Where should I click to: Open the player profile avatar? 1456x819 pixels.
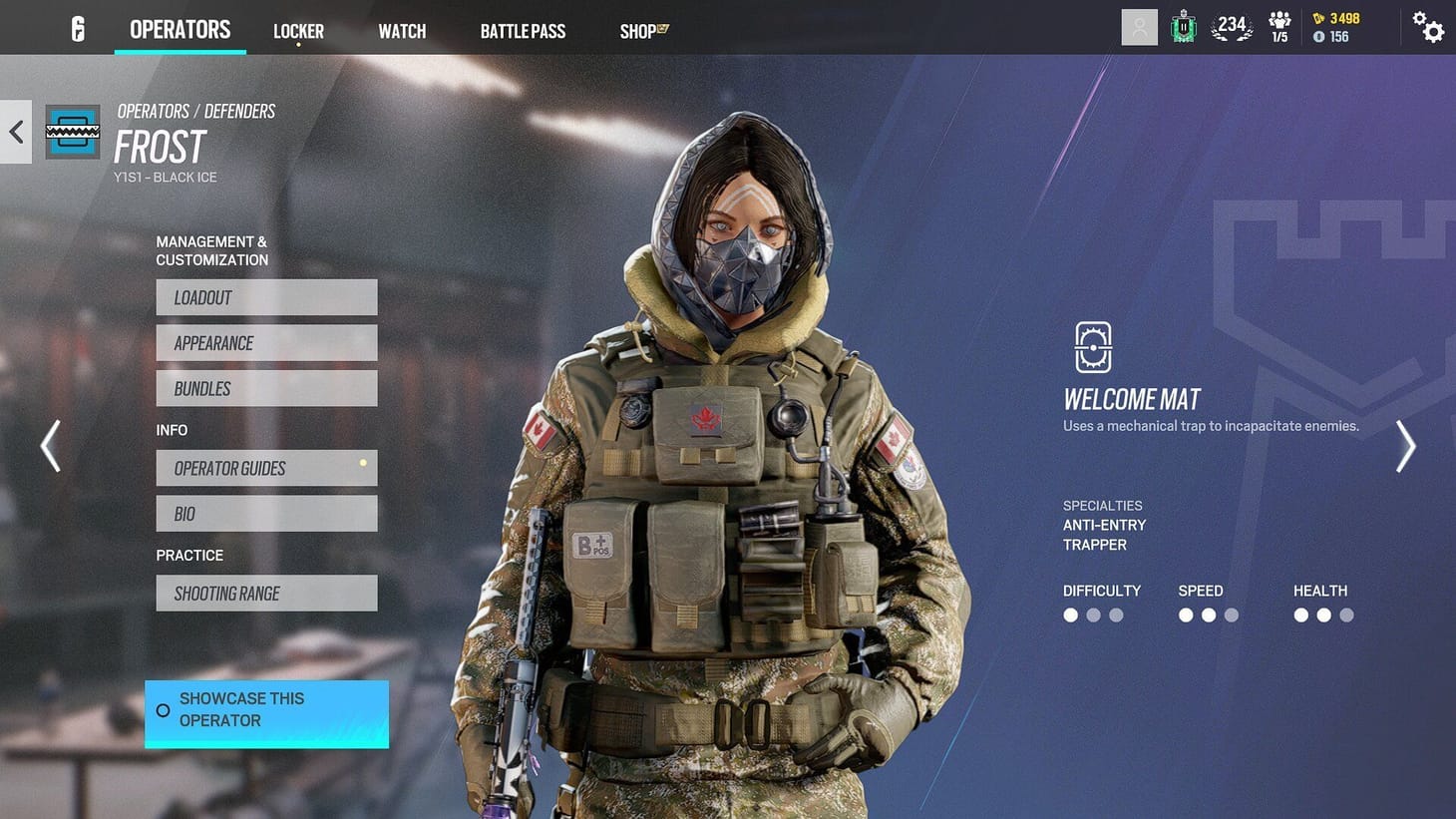click(x=1139, y=27)
